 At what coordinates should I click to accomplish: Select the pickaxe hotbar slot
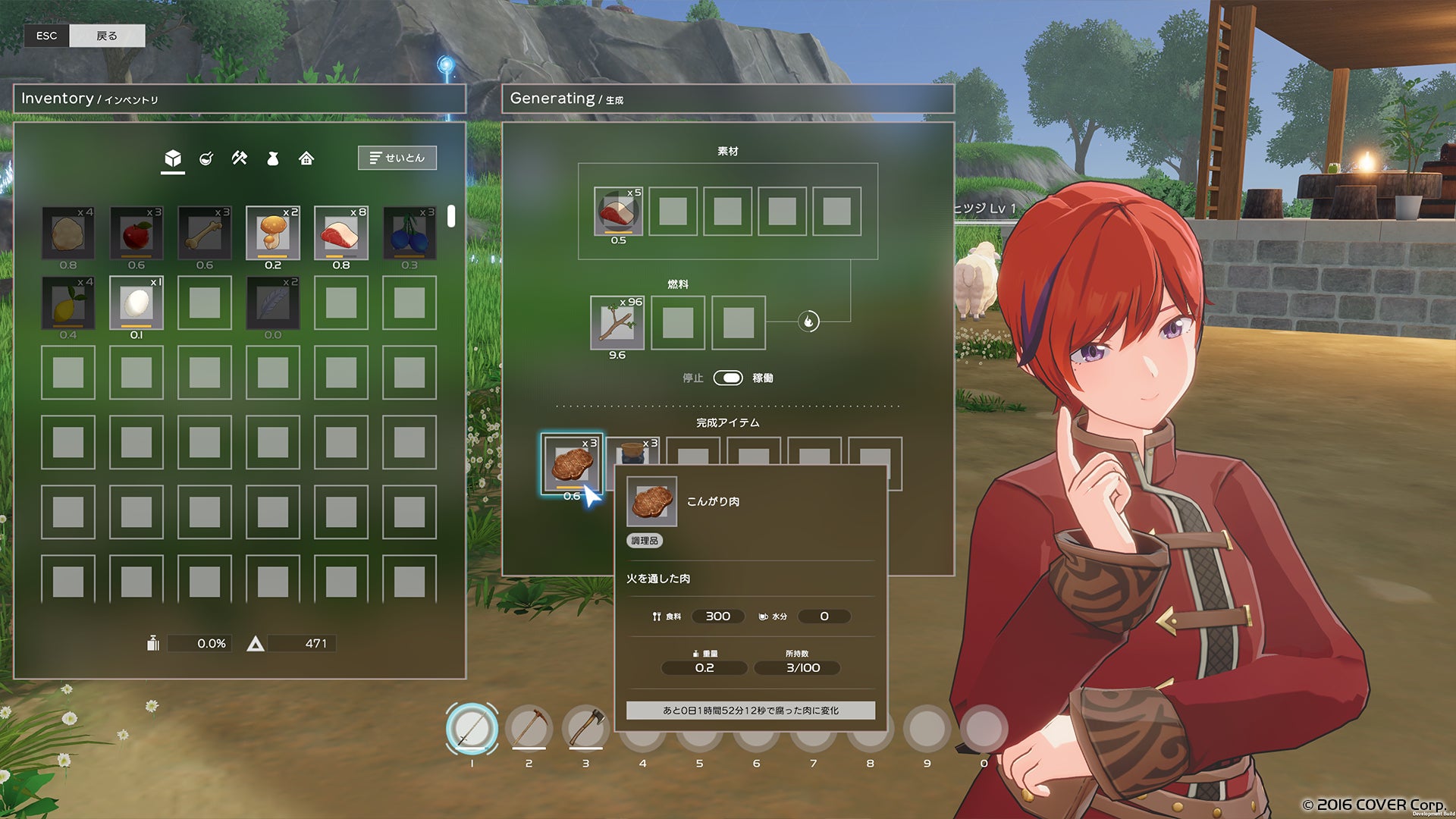[x=529, y=729]
